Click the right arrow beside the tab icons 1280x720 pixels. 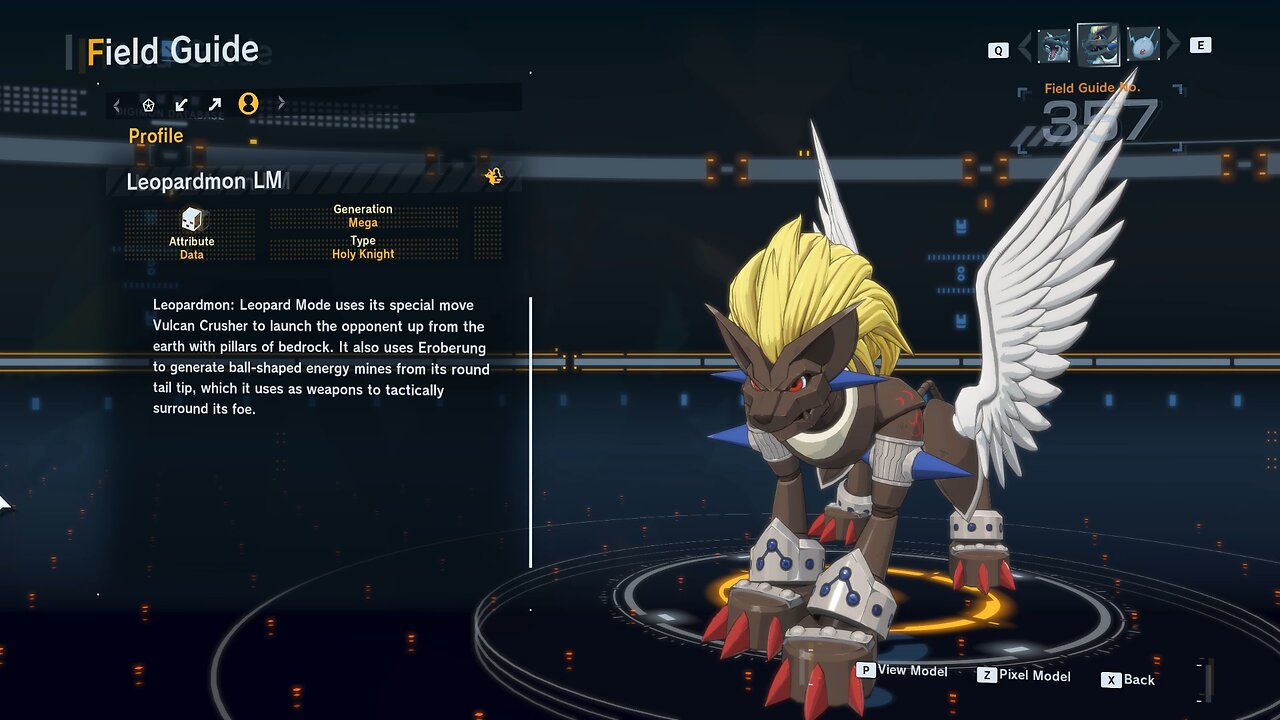(281, 103)
